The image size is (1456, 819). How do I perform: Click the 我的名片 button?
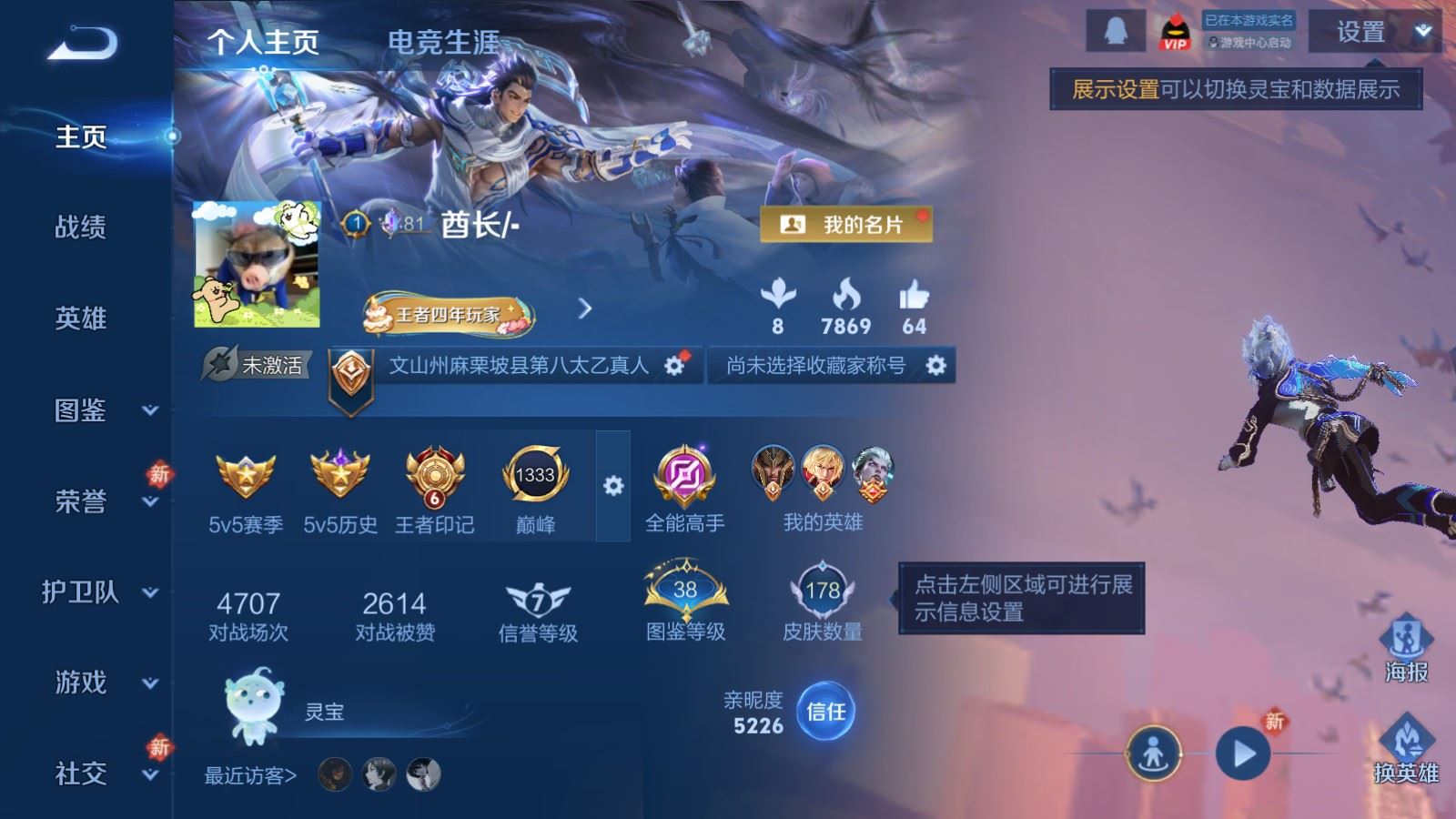[x=844, y=222]
